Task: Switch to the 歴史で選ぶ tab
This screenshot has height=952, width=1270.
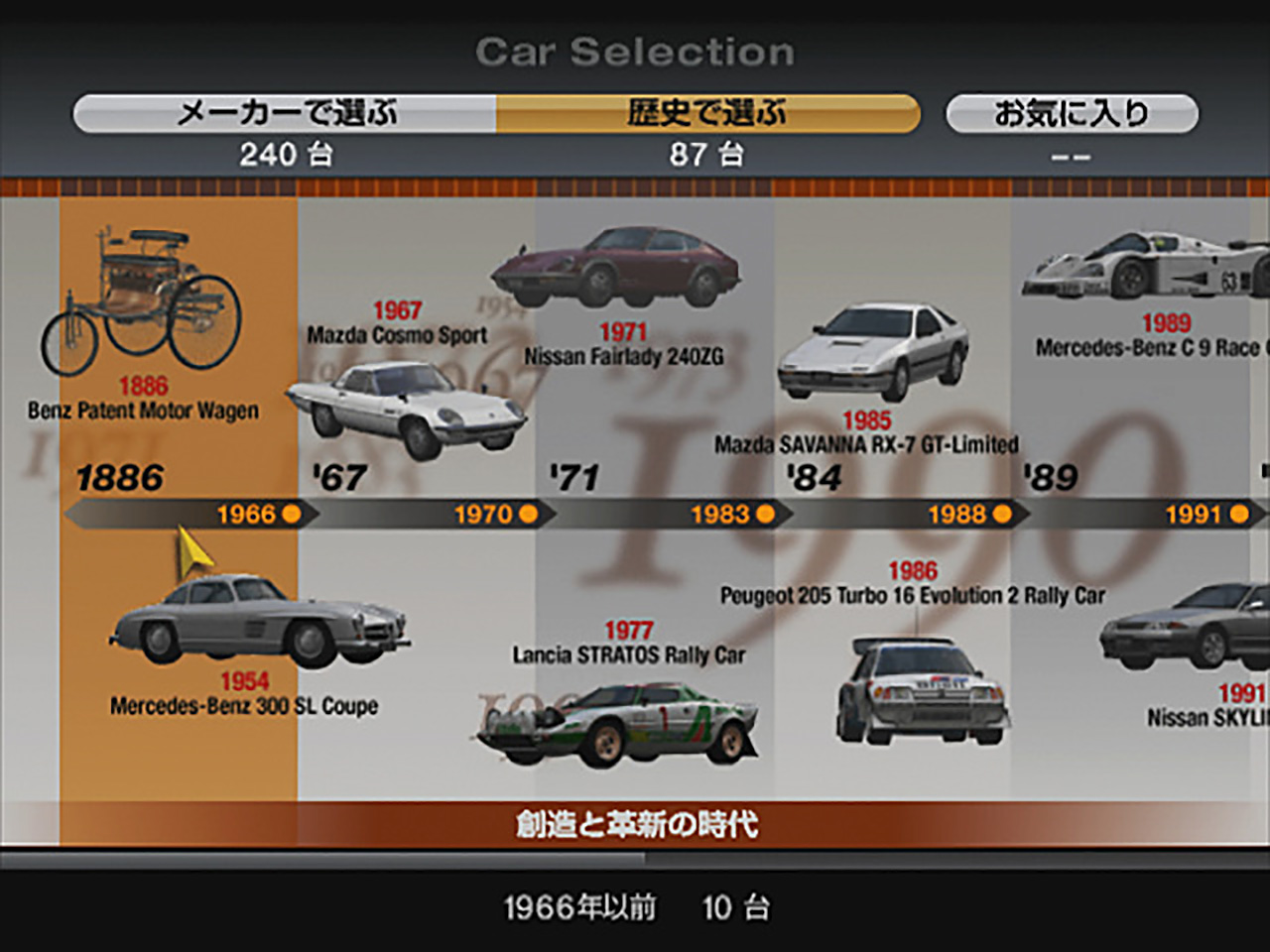Action: [x=707, y=112]
